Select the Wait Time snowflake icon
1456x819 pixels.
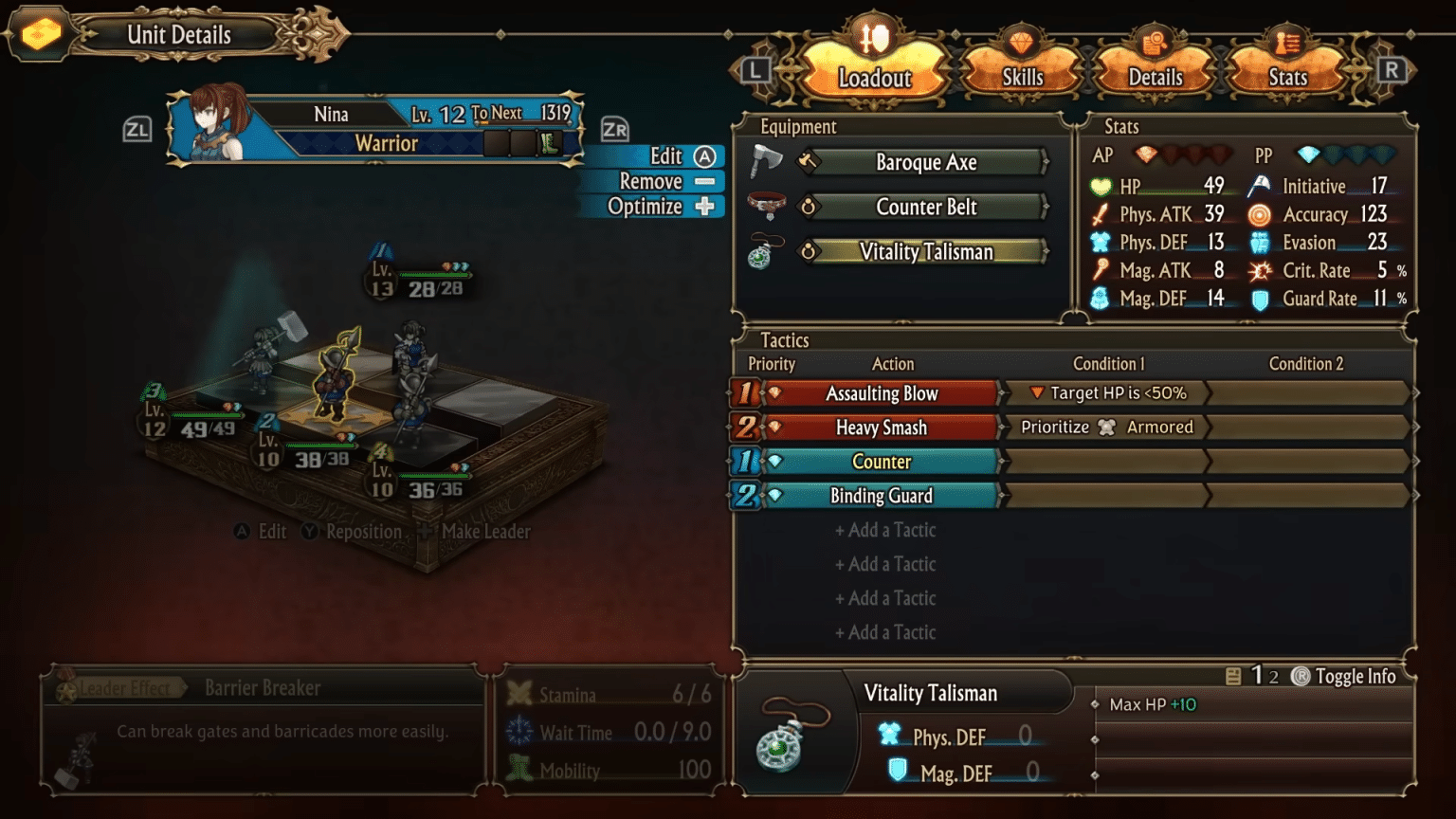click(x=519, y=732)
